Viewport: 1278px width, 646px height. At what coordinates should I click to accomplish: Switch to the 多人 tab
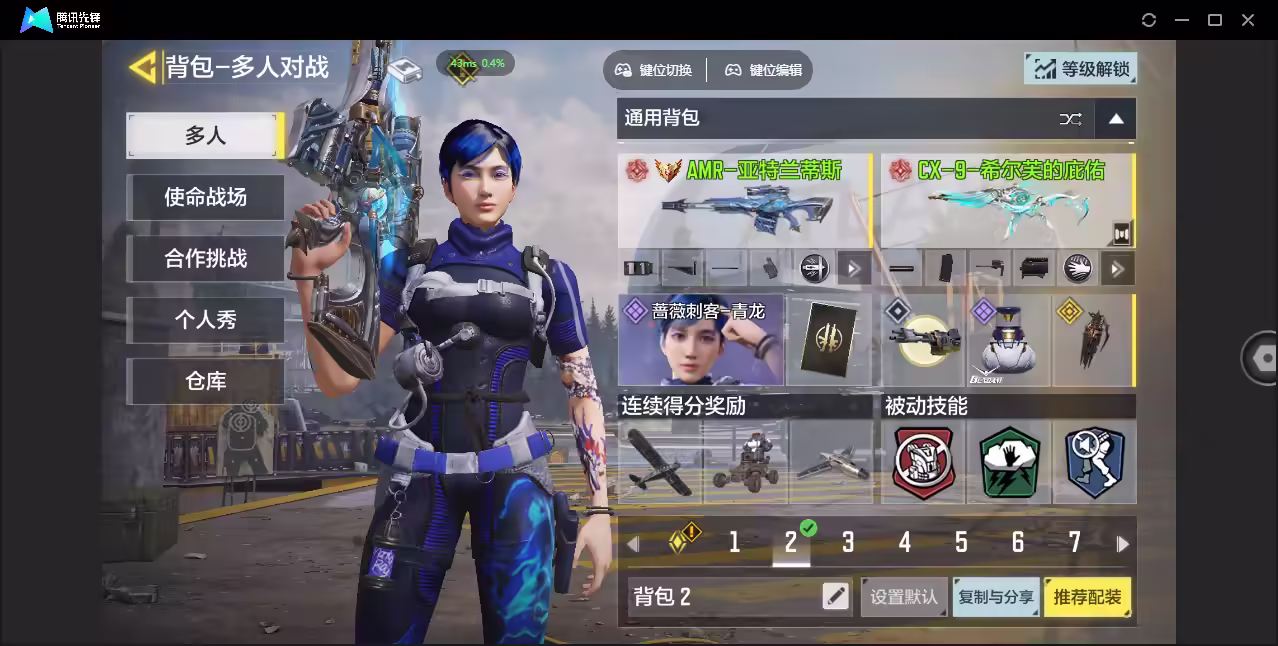pos(205,136)
